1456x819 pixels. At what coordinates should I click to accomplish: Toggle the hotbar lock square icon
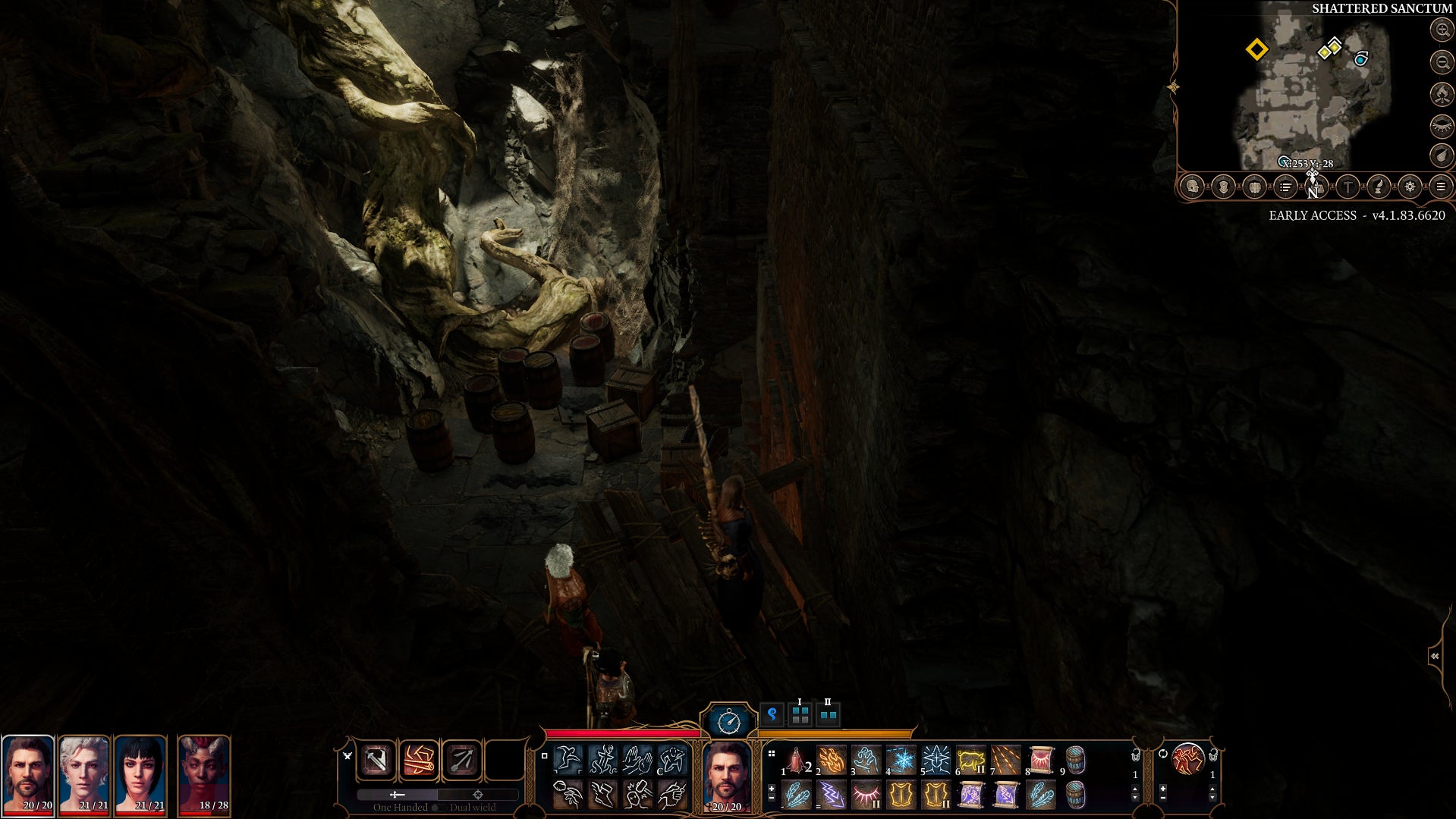pos(545,756)
